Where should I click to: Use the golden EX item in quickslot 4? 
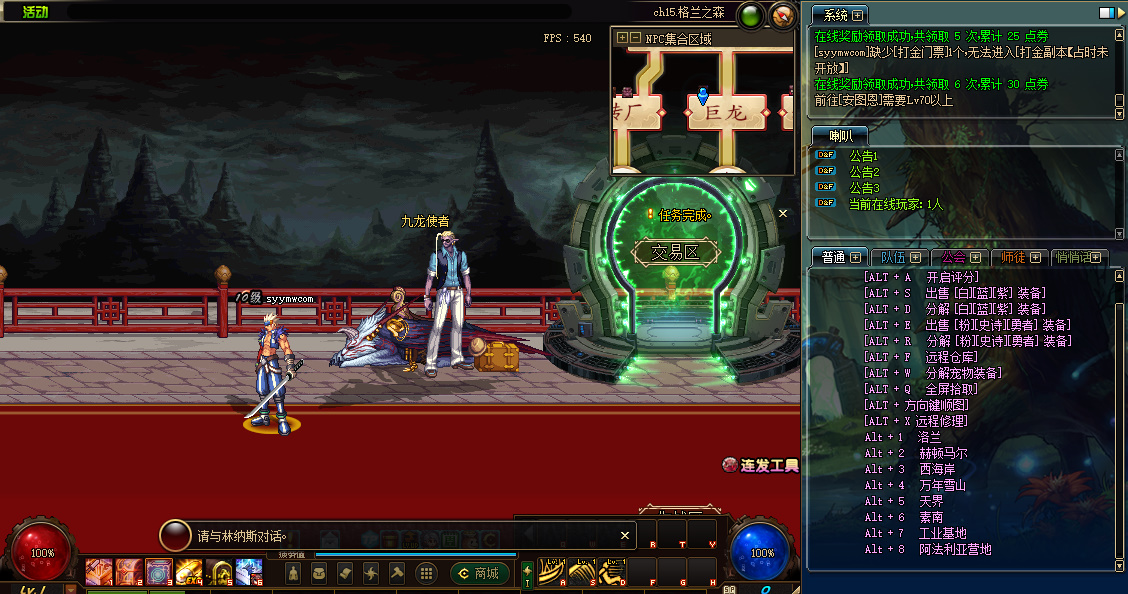[188, 573]
